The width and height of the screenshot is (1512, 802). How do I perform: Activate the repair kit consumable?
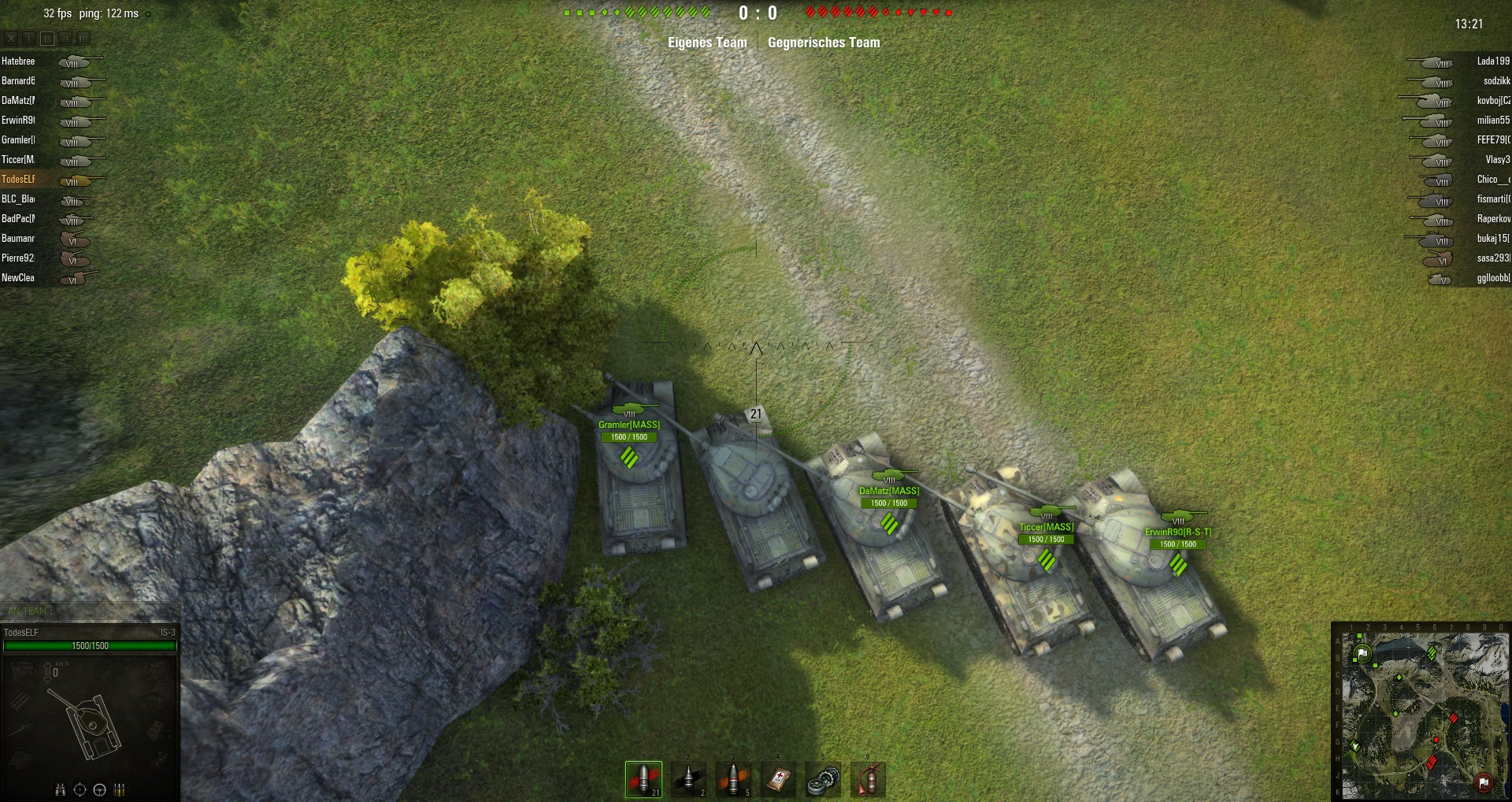pyautogui.click(x=823, y=779)
